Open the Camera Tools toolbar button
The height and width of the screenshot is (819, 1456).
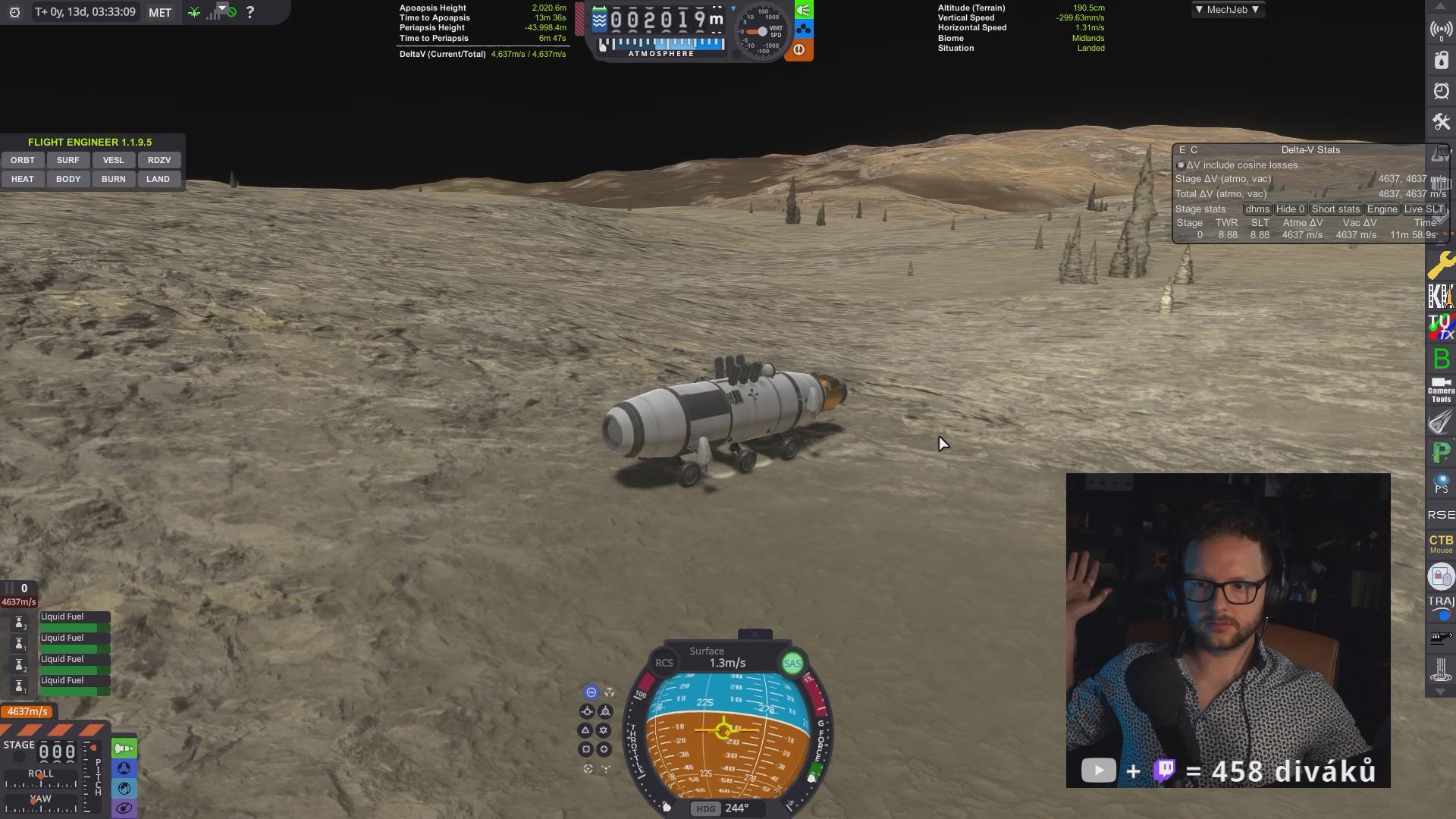pyautogui.click(x=1441, y=390)
